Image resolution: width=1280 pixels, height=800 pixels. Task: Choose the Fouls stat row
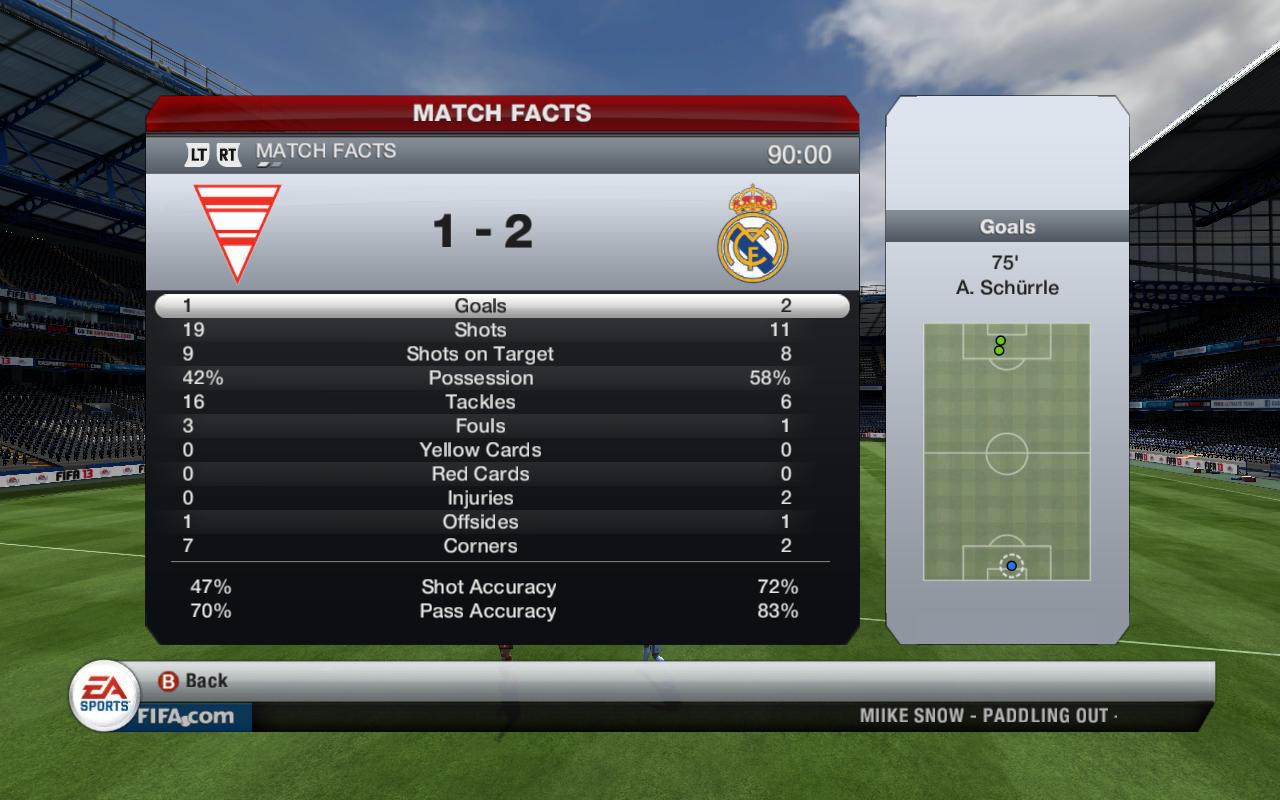[481, 426]
